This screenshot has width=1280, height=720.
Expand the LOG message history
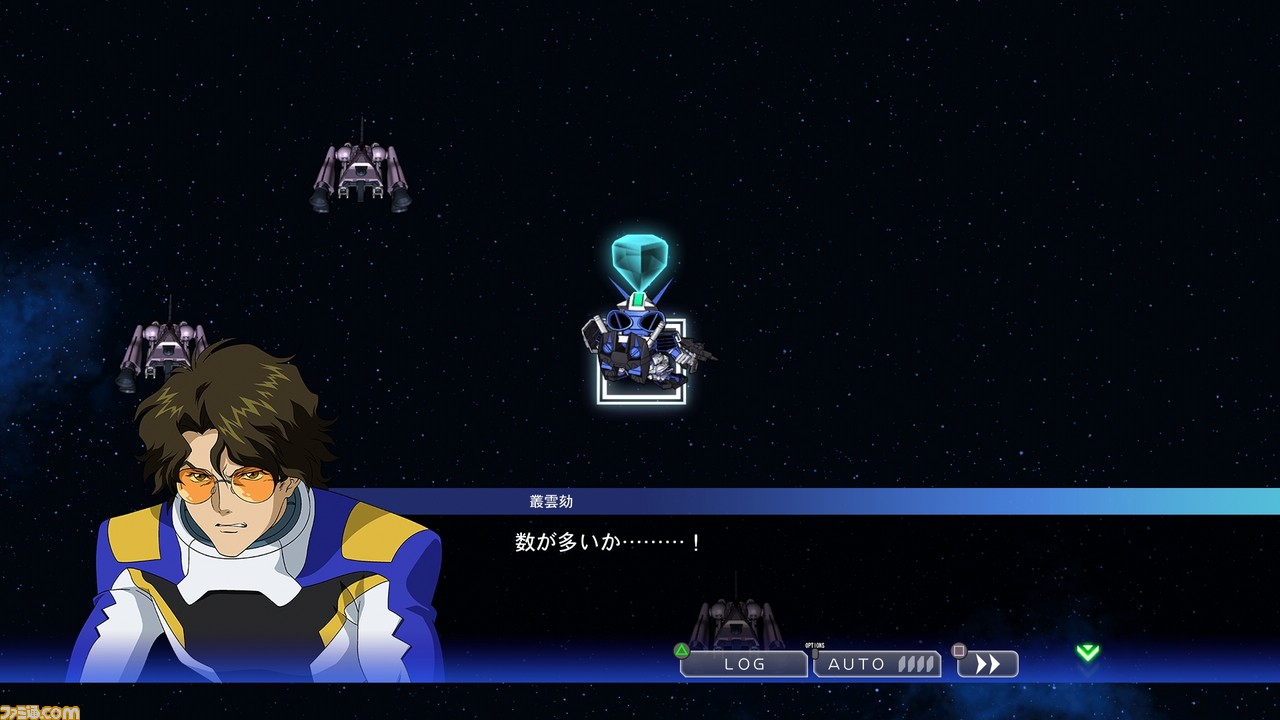click(x=745, y=663)
